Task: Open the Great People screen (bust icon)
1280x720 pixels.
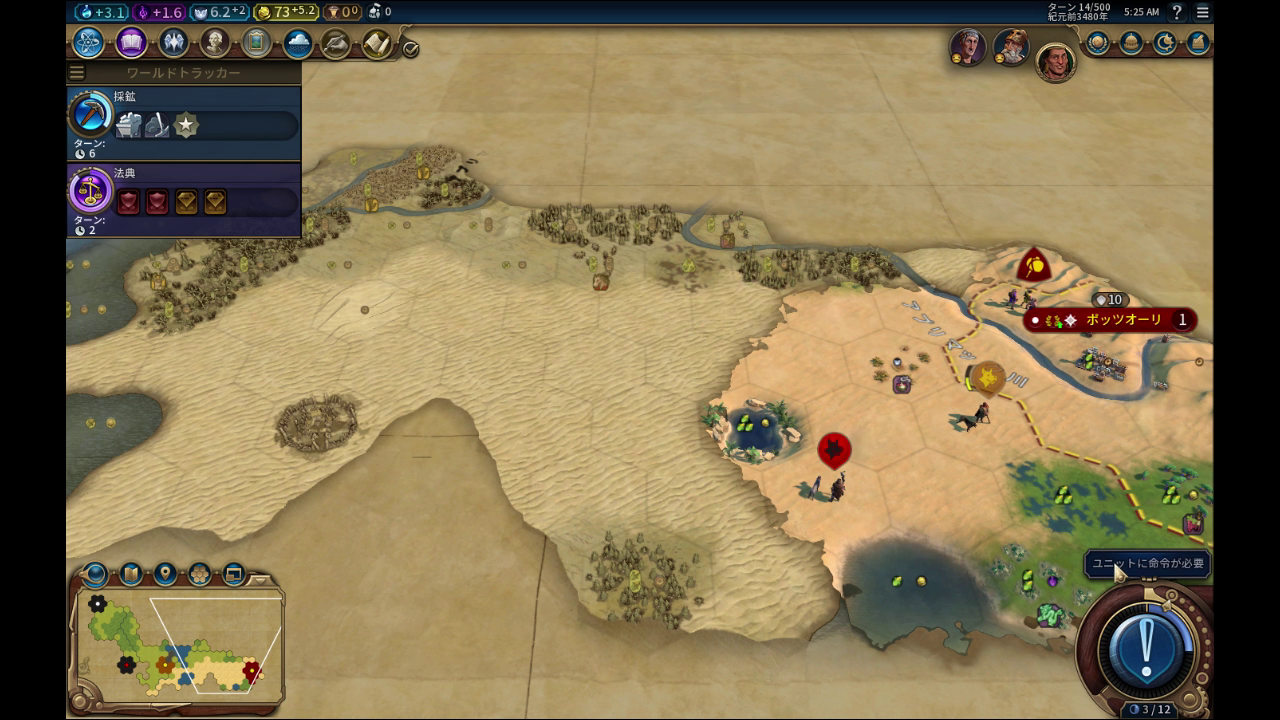Action: [215, 43]
